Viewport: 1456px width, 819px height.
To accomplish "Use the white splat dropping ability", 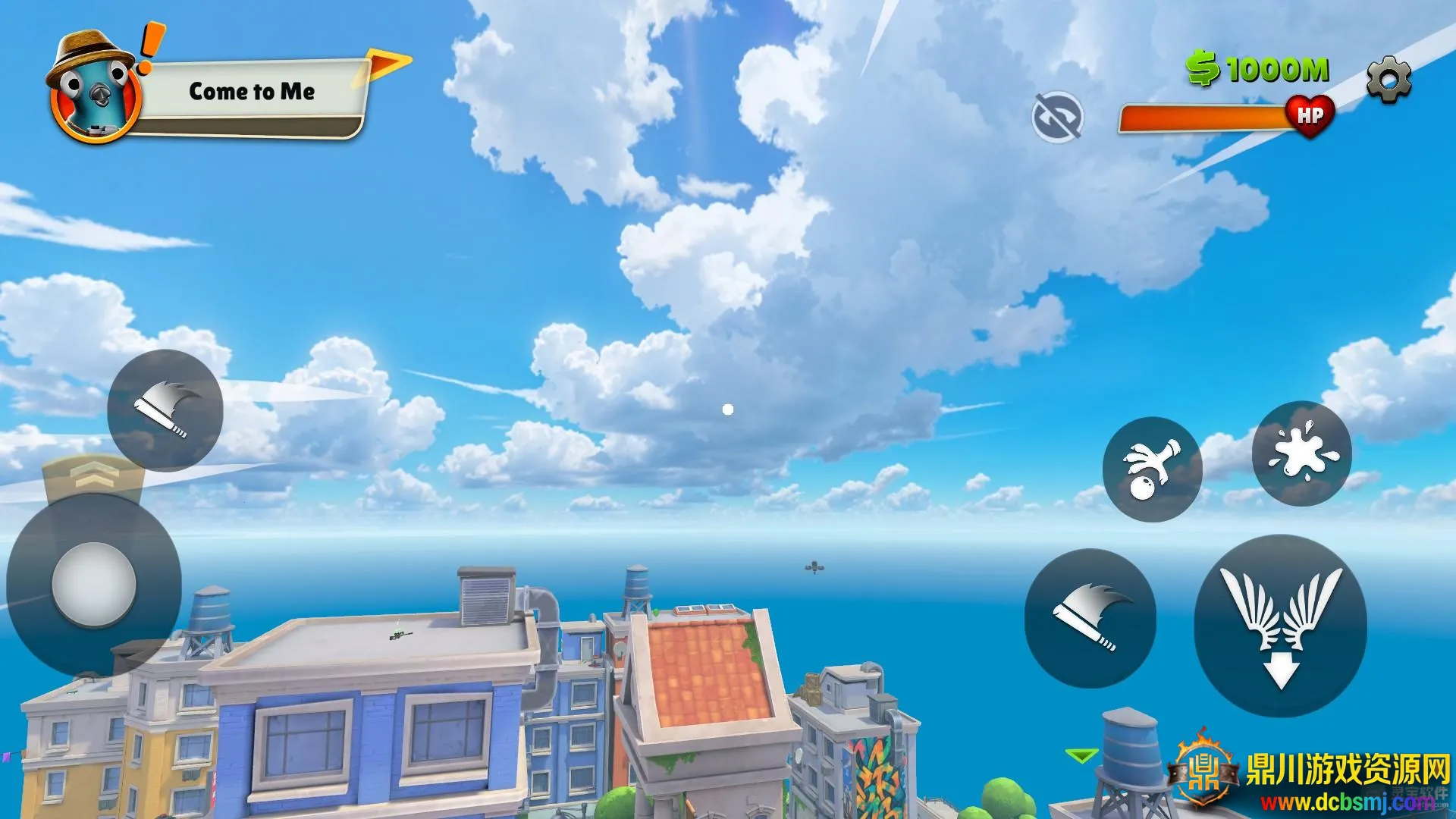I will pyautogui.click(x=1301, y=453).
